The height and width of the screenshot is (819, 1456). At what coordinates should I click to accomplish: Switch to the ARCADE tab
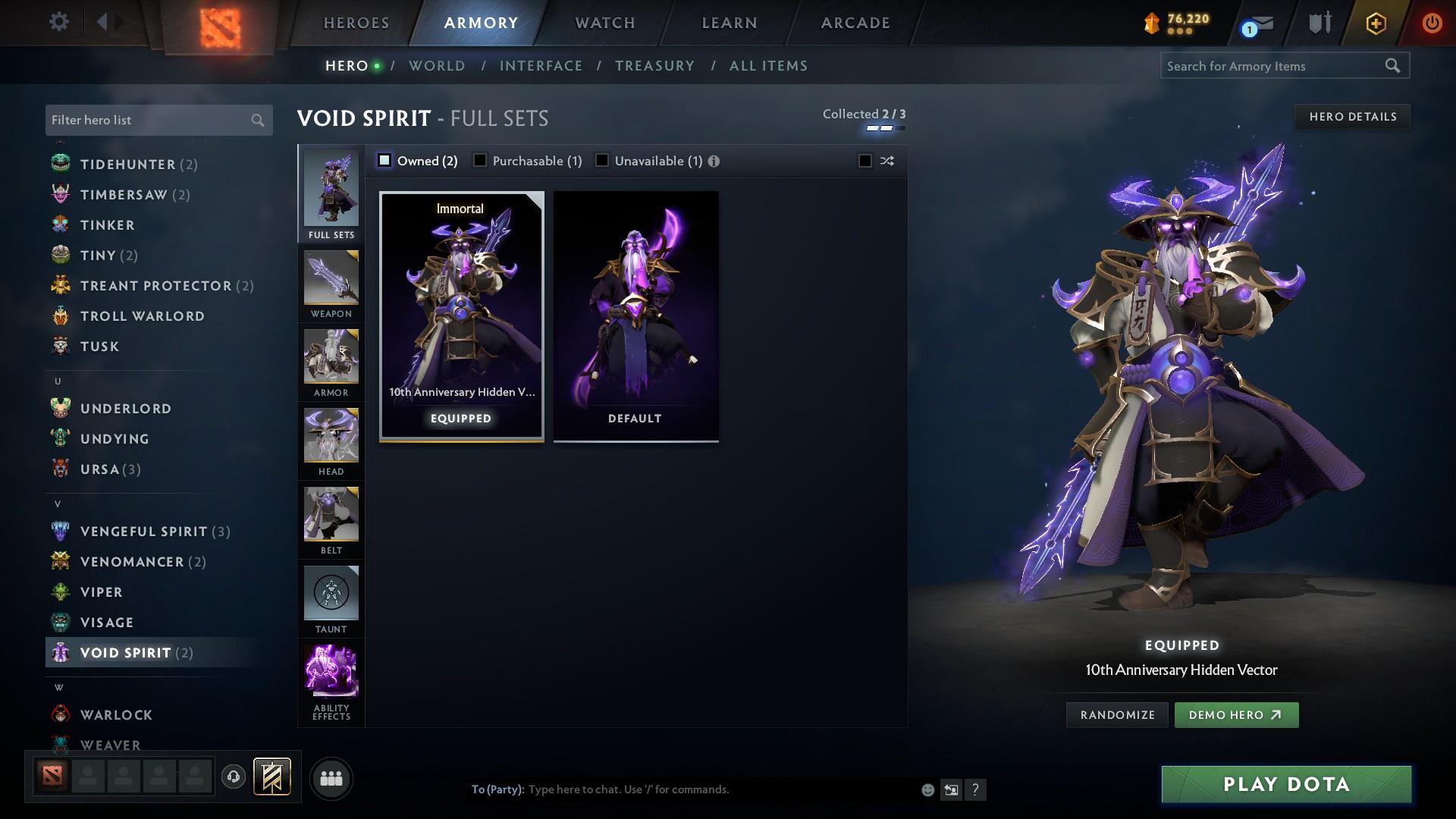coord(854,22)
